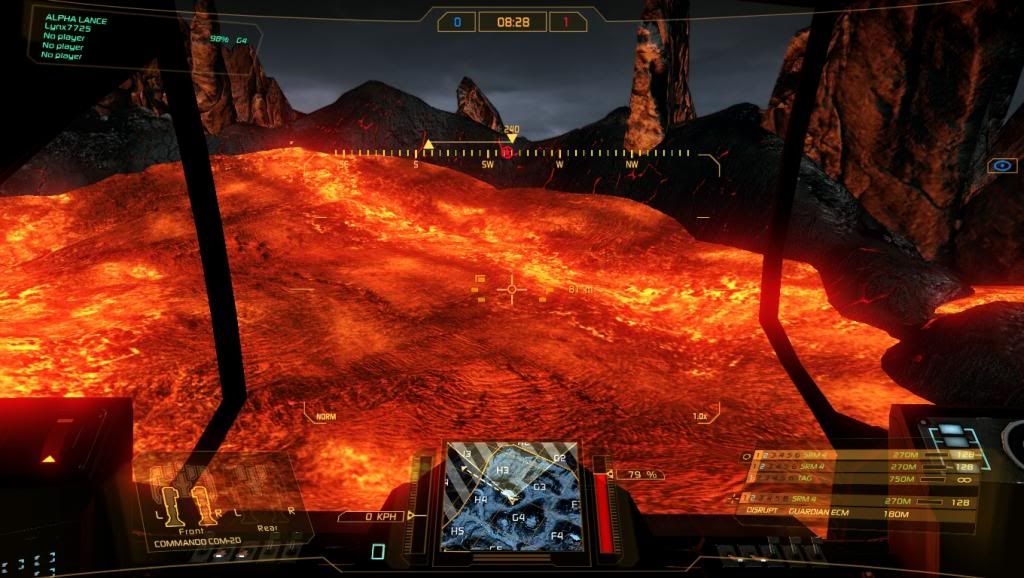
Task: Toggle the eye vision mode icon
Action: (1001, 165)
